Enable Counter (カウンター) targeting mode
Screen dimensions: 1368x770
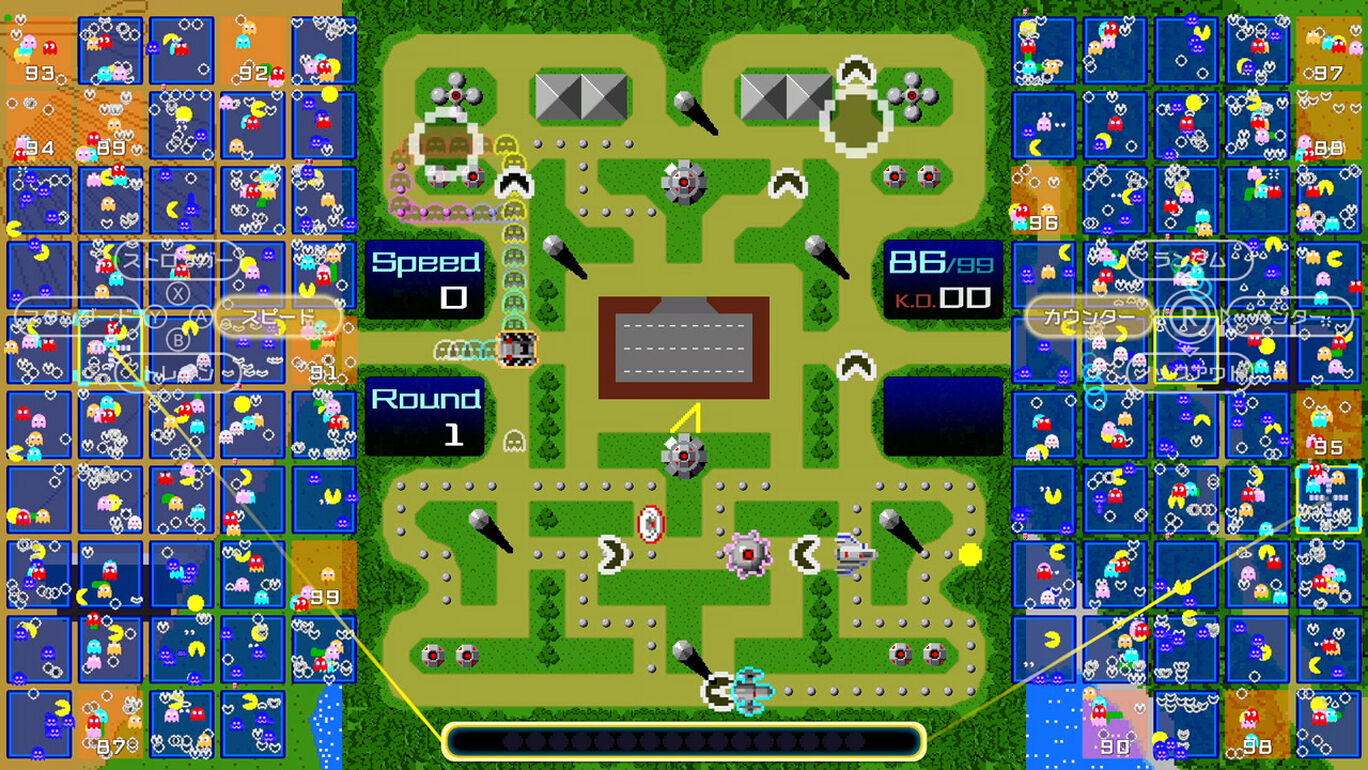1088,315
